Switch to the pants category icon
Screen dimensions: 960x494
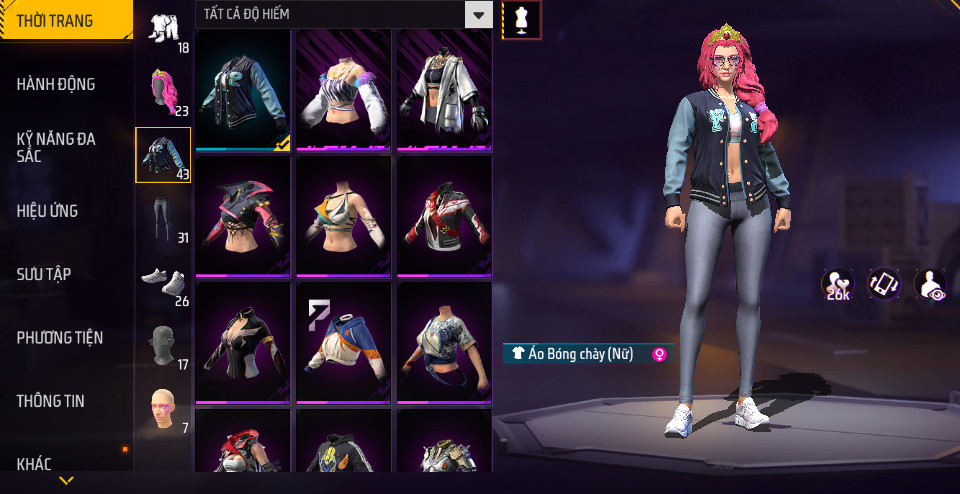pos(163,219)
